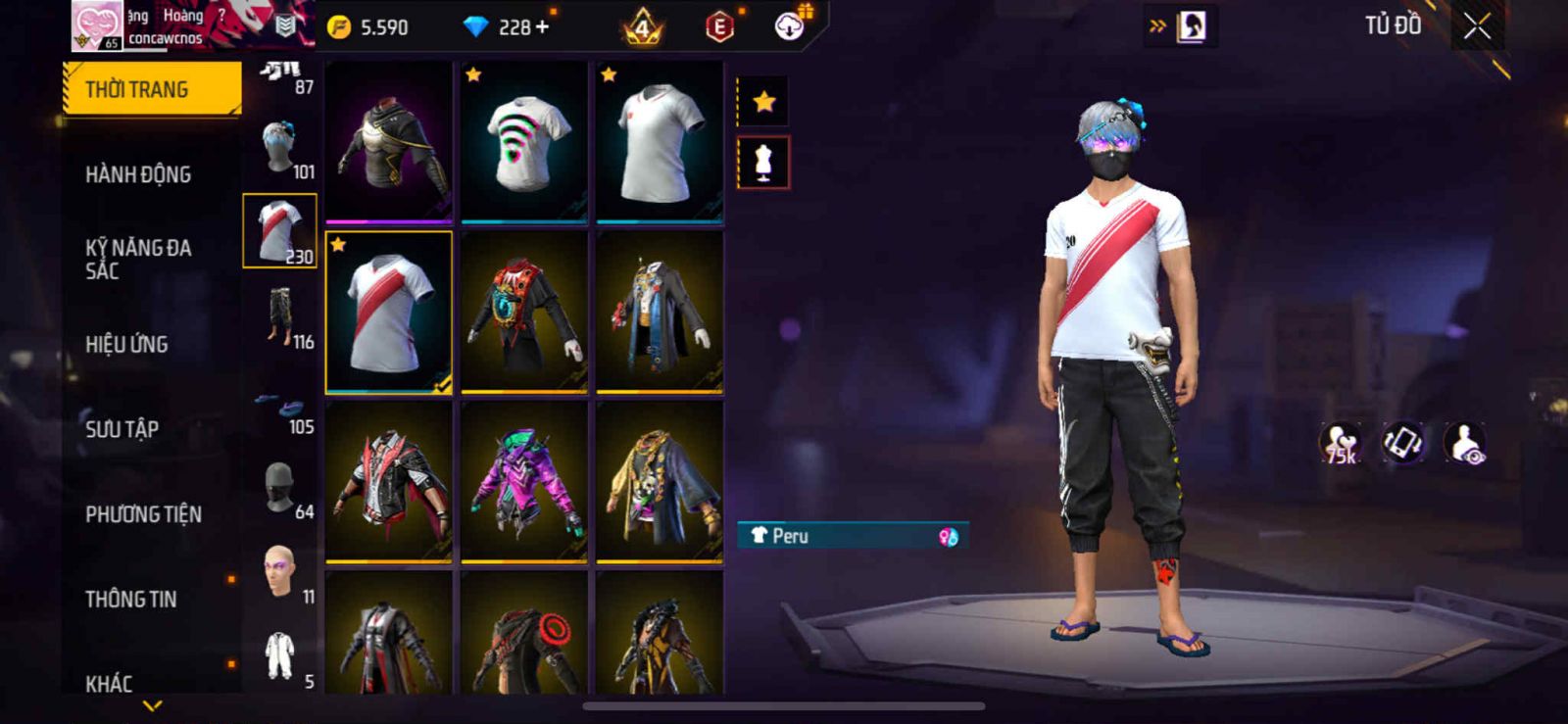
Task: Open Kỹ Năng Đa Sắc section
Action: coord(138,259)
